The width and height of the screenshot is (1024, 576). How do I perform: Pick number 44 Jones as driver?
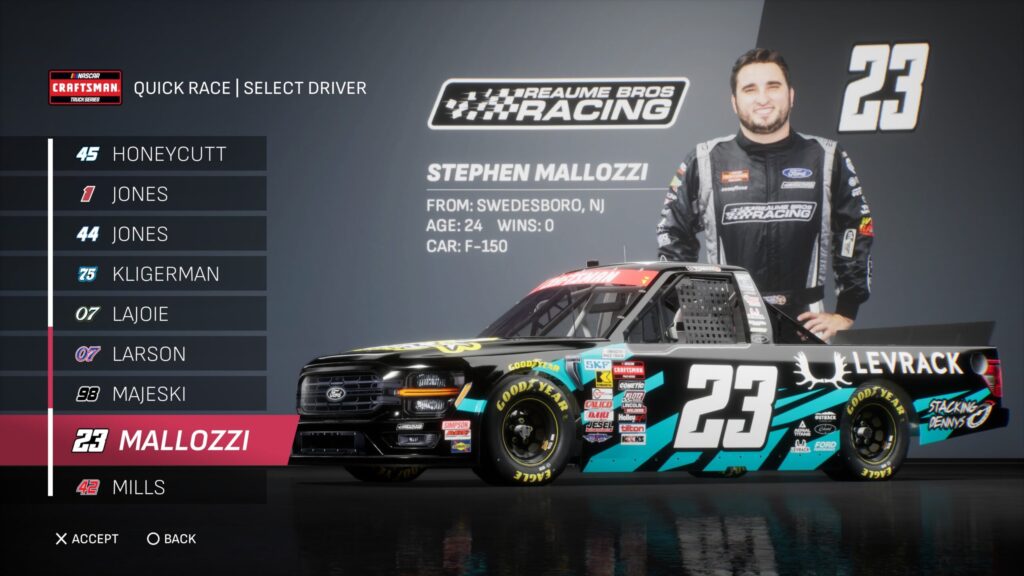pos(160,234)
